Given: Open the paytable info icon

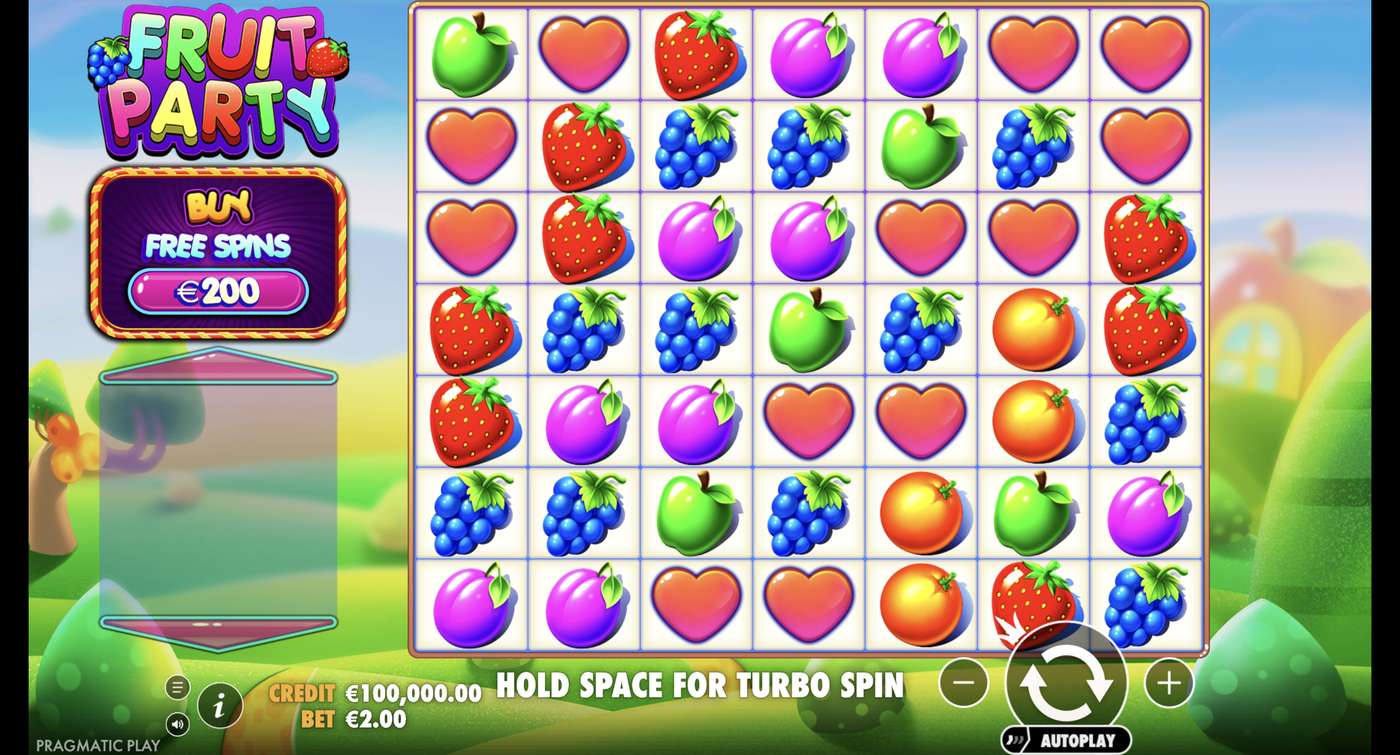Looking at the screenshot, I should coord(220,703).
